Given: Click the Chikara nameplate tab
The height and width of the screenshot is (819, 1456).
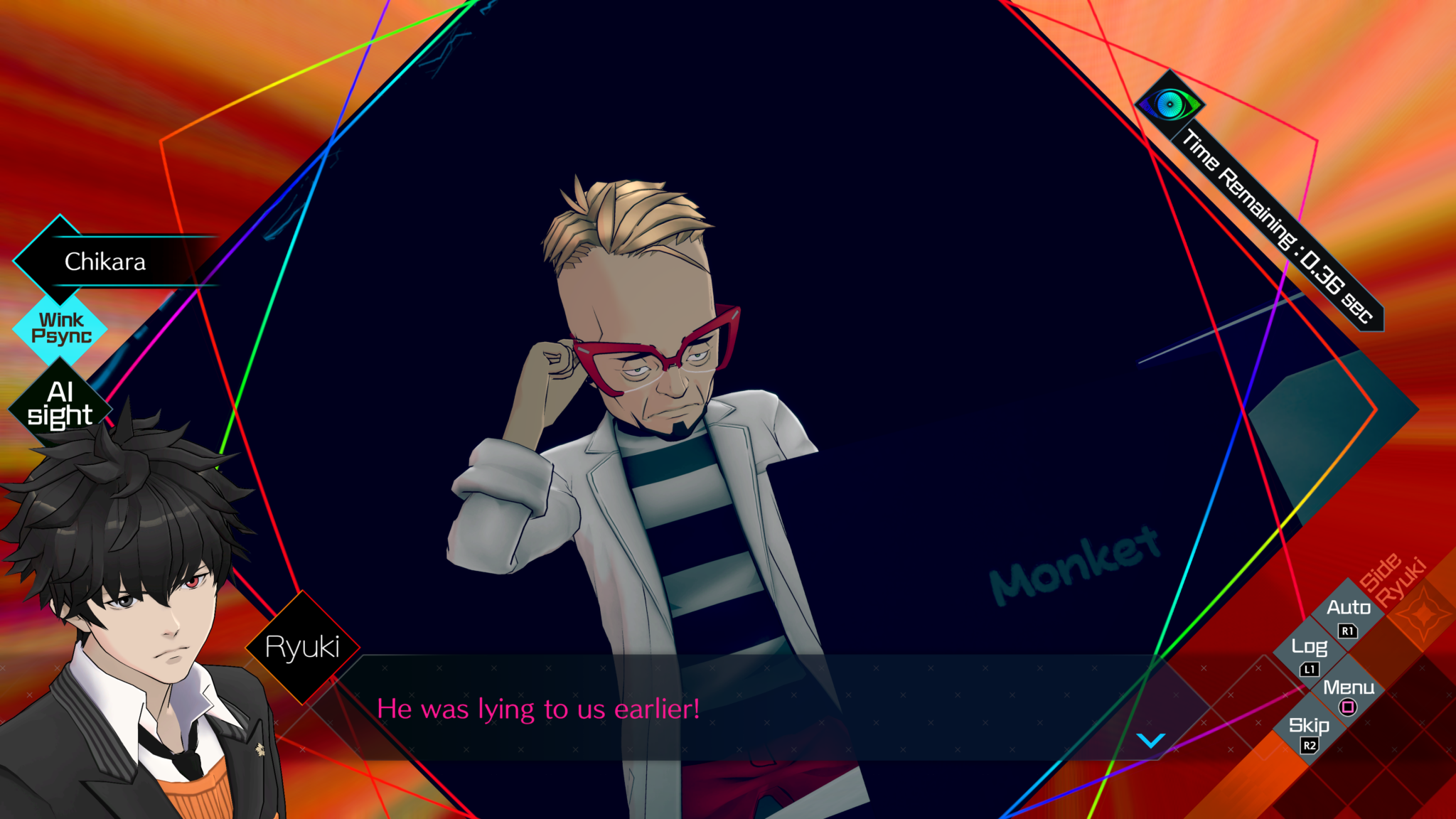Looking at the screenshot, I should coord(107,262).
